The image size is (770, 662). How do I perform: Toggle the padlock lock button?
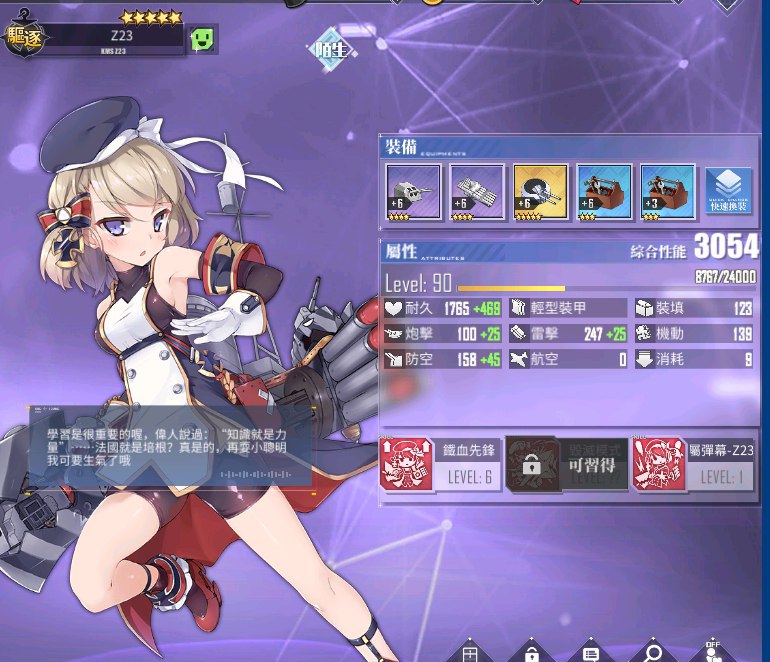click(531, 651)
